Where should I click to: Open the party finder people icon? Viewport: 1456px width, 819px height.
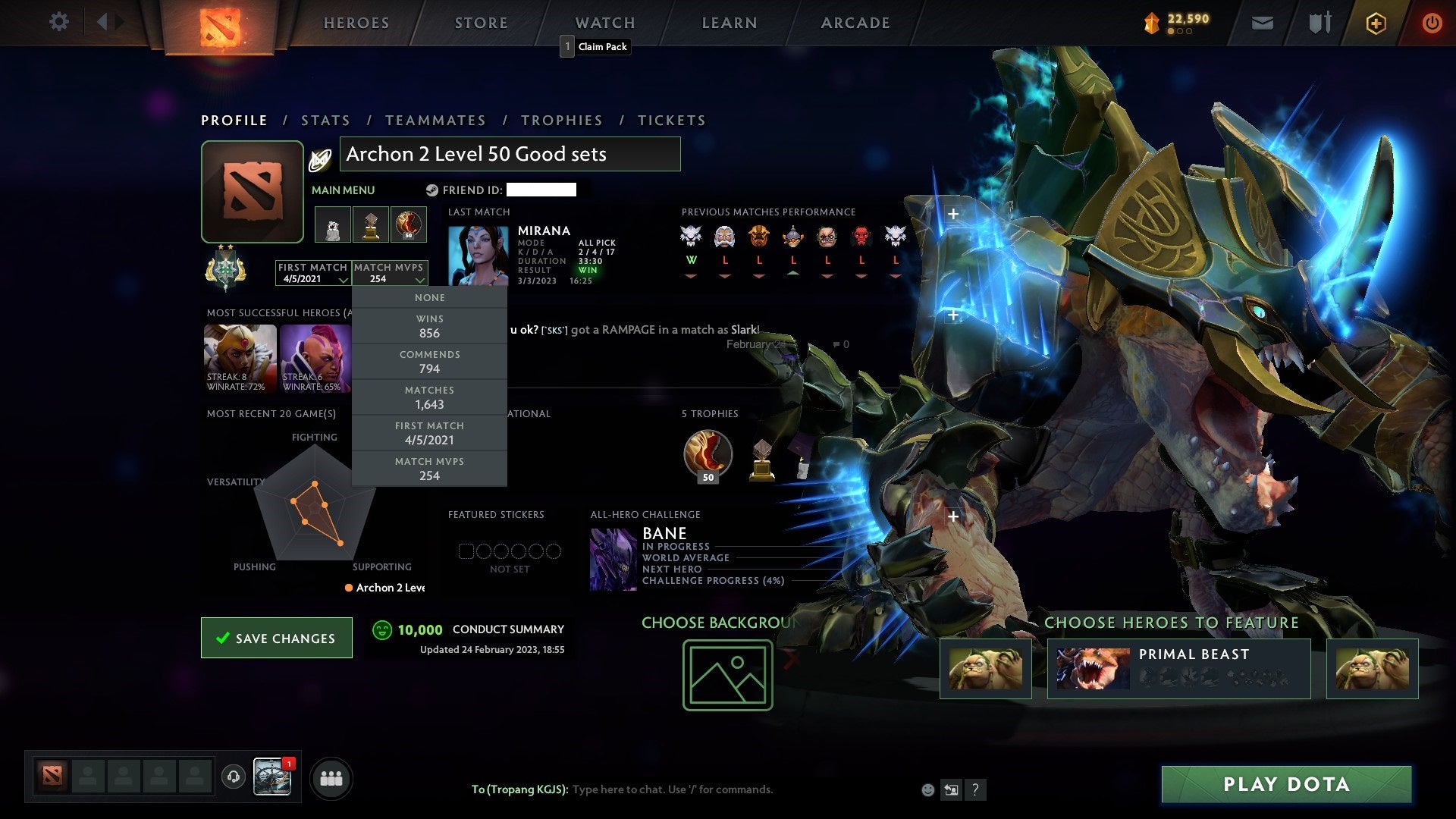coord(331,777)
